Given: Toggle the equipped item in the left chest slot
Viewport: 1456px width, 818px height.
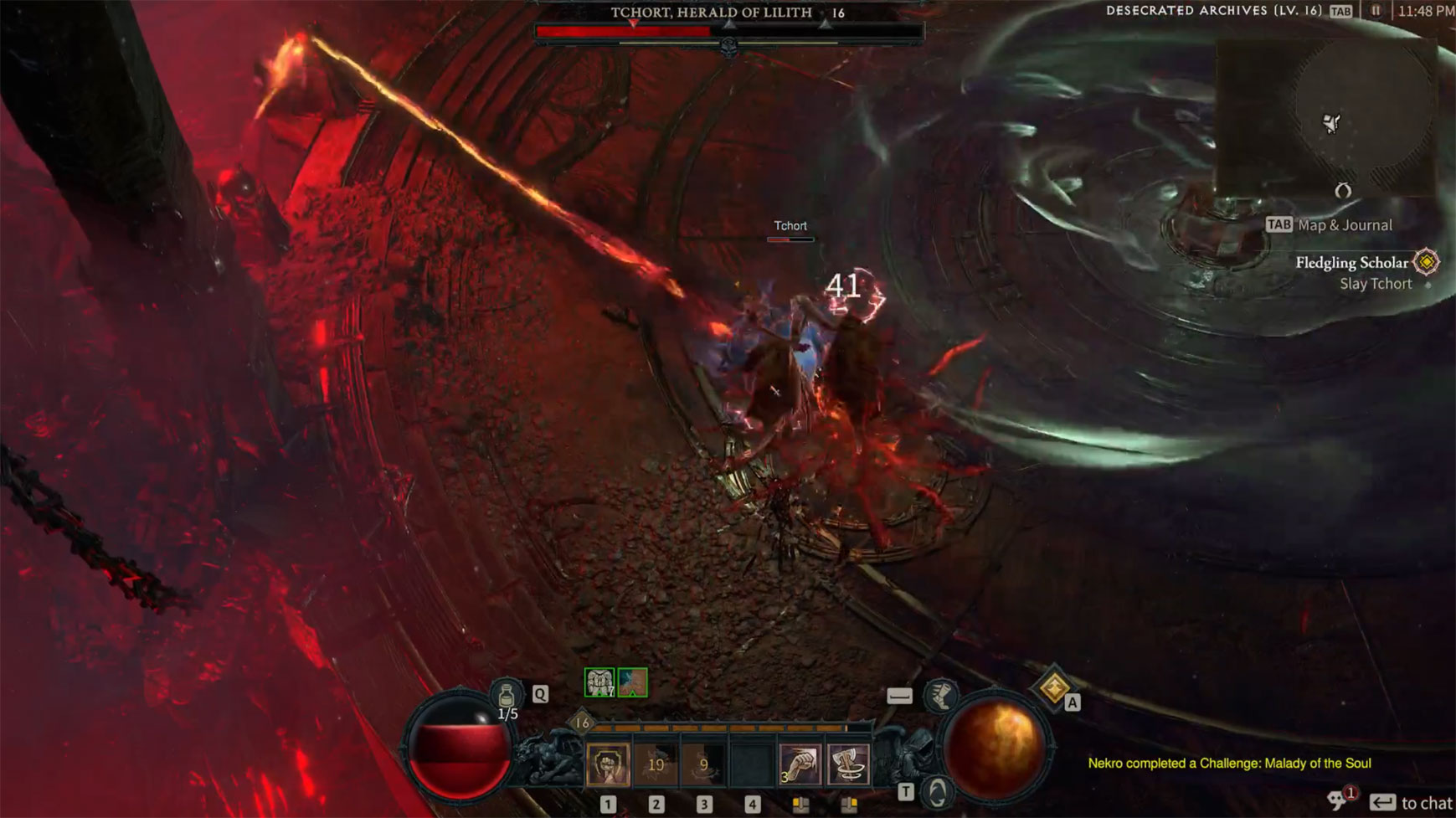Looking at the screenshot, I should [x=598, y=684].
